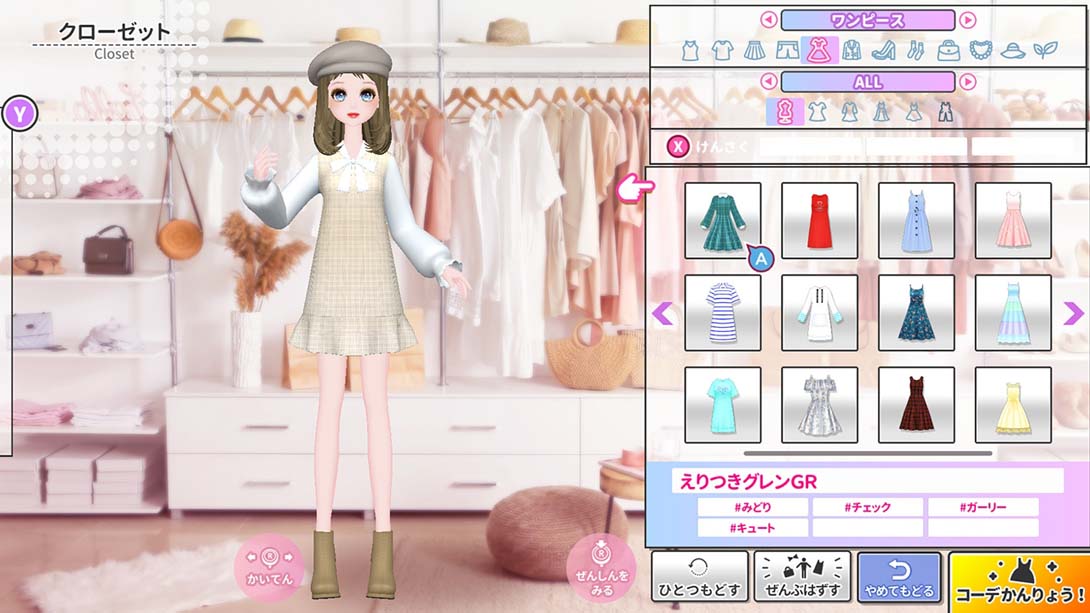Switch to the handbag category
Viewport: 1090px width, 613px height.
[x=948, y=50]
